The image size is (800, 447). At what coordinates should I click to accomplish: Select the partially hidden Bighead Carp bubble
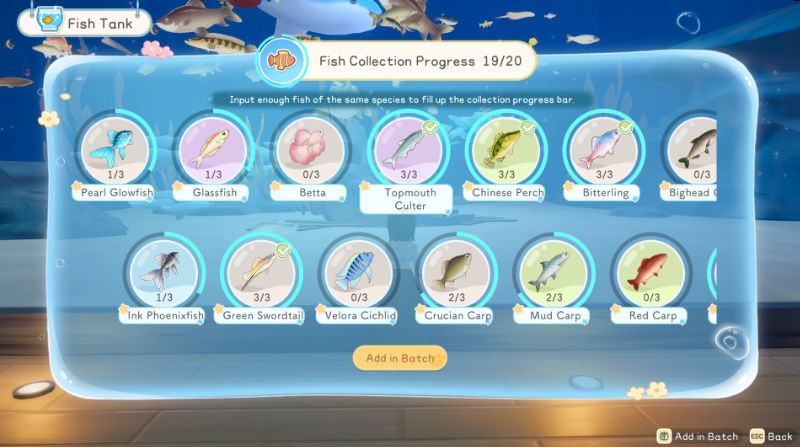pyautogui.click(x=692, y=148)
